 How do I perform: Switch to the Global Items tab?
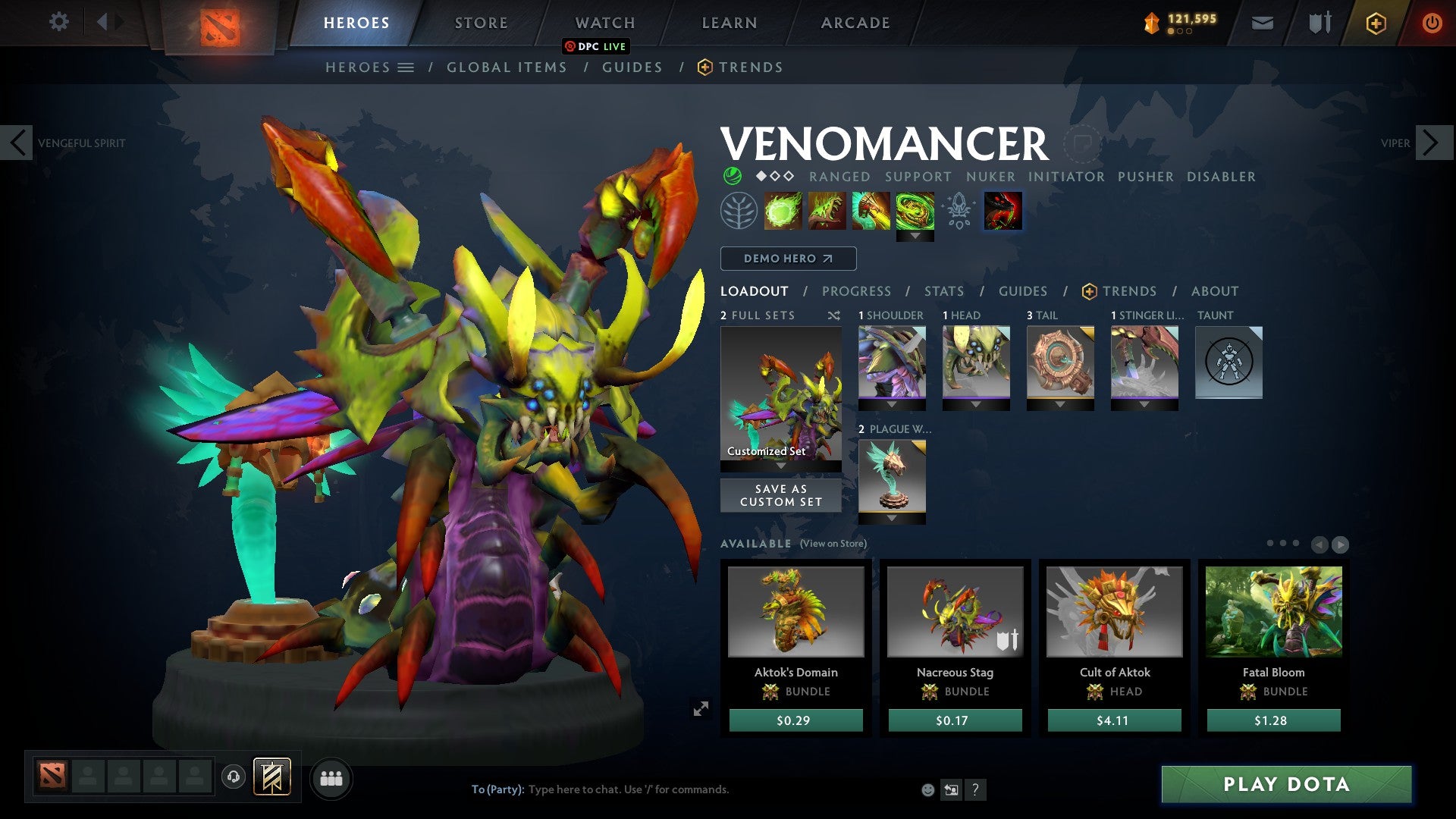click(507, 67)
